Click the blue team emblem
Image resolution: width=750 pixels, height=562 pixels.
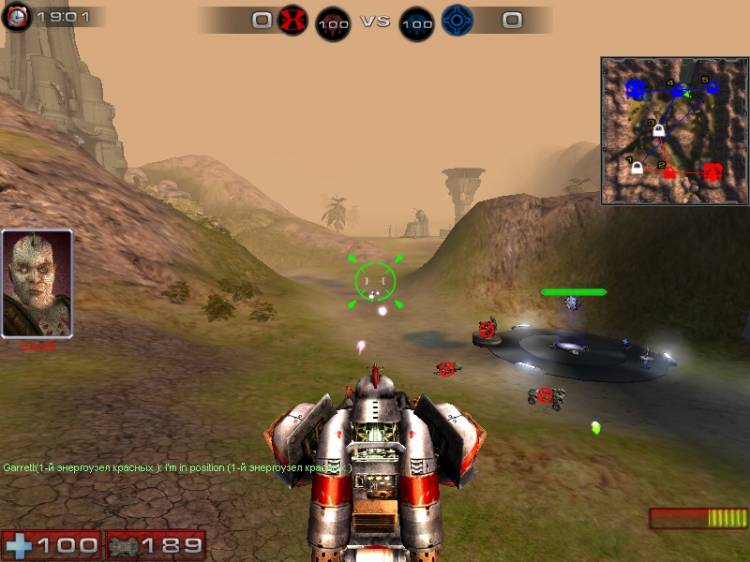click(x=457, y=19)
